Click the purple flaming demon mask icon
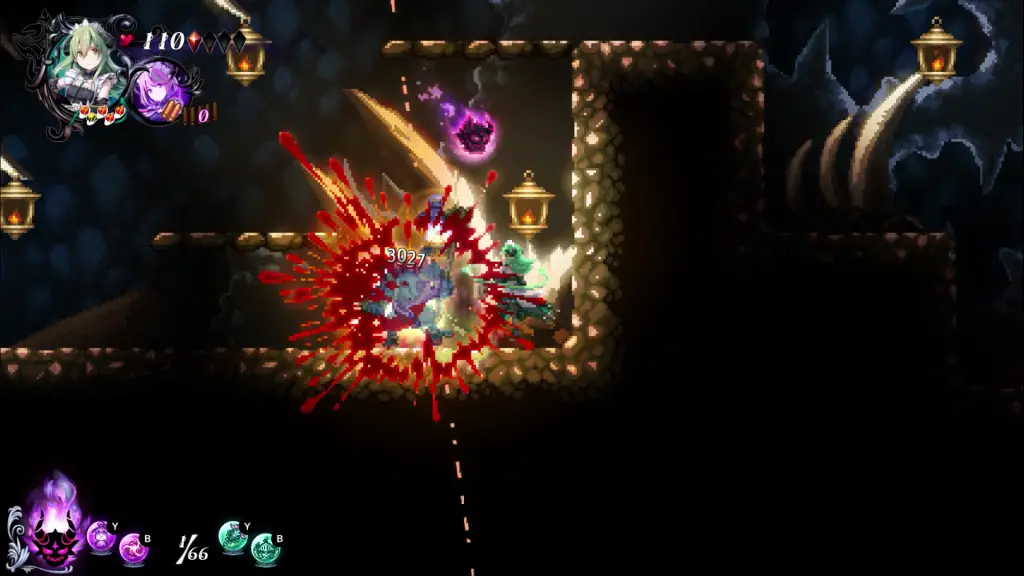1024x576 pixels. [53, 524]
